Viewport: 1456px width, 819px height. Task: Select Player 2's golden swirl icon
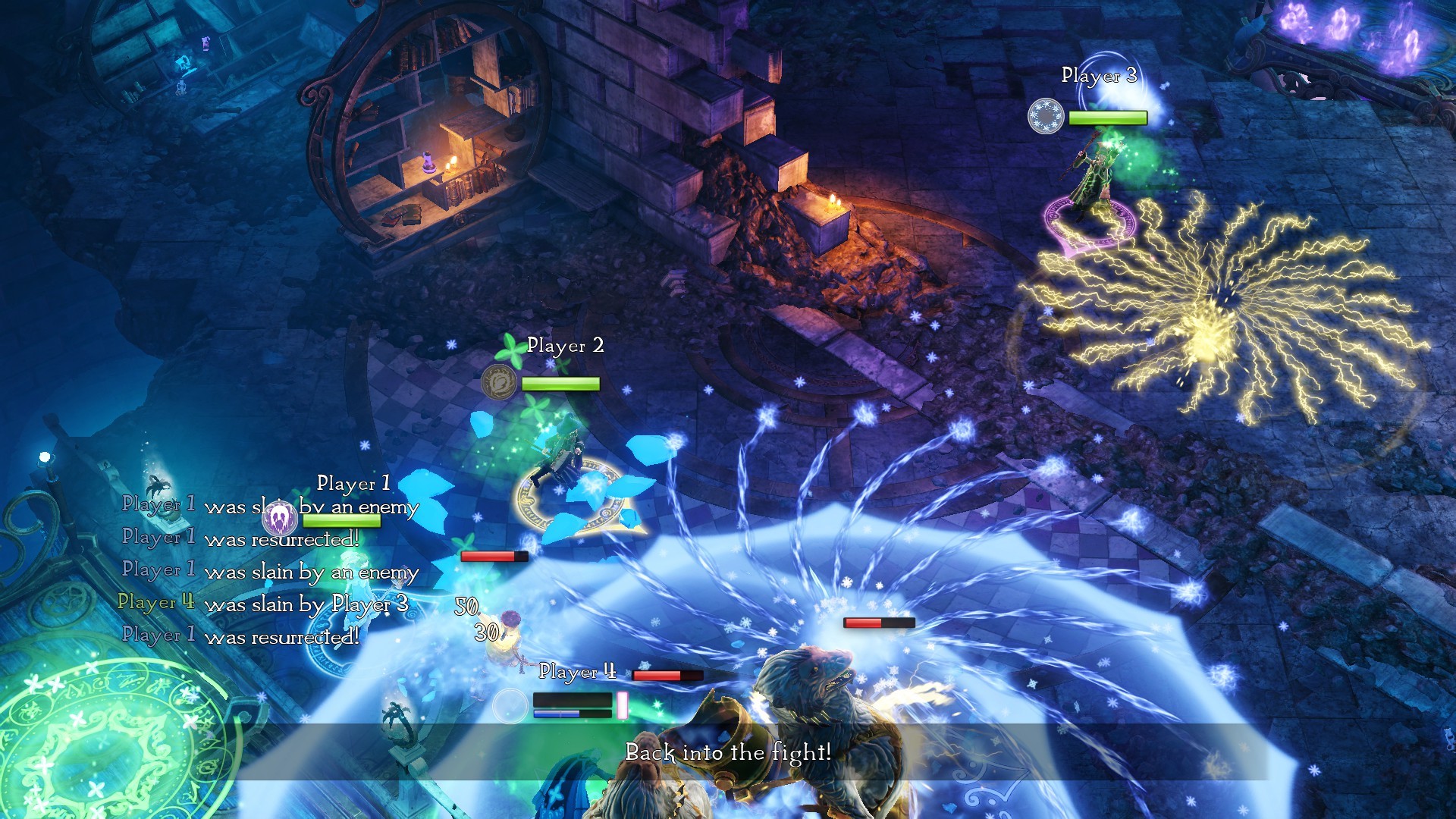pyautogui.click(x=499, y=381)
